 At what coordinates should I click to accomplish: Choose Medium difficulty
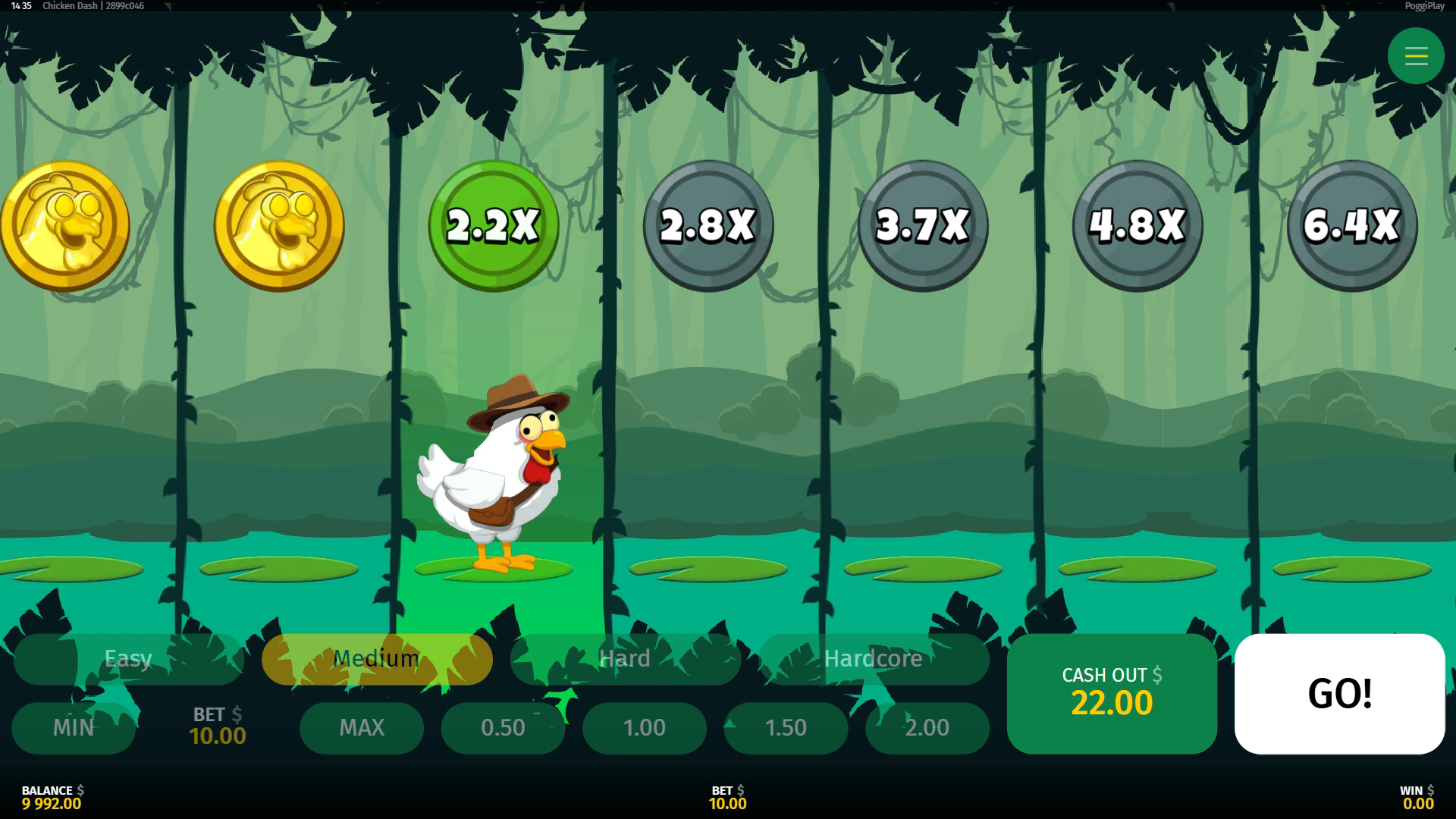tap(377, 658)
